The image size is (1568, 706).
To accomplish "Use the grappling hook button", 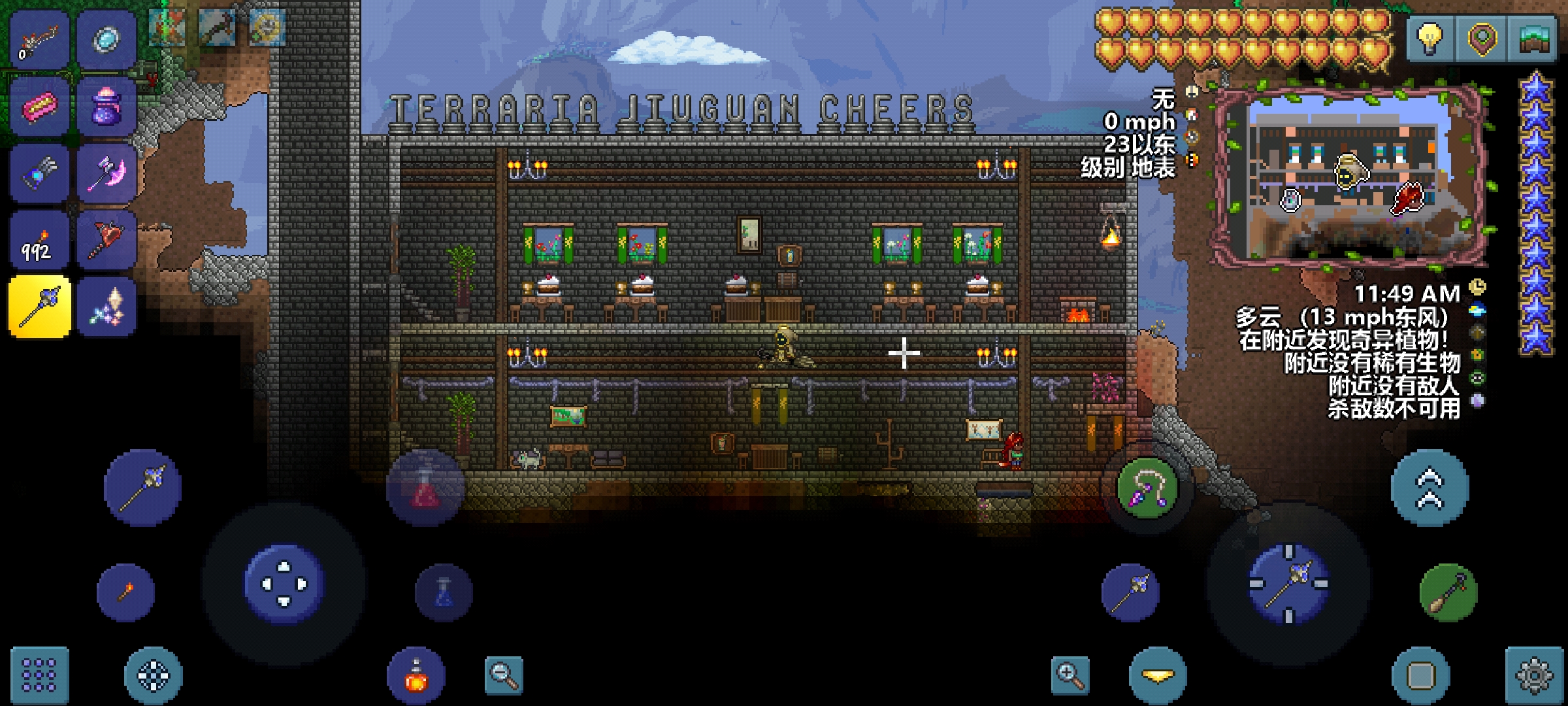I will 1147,488.
